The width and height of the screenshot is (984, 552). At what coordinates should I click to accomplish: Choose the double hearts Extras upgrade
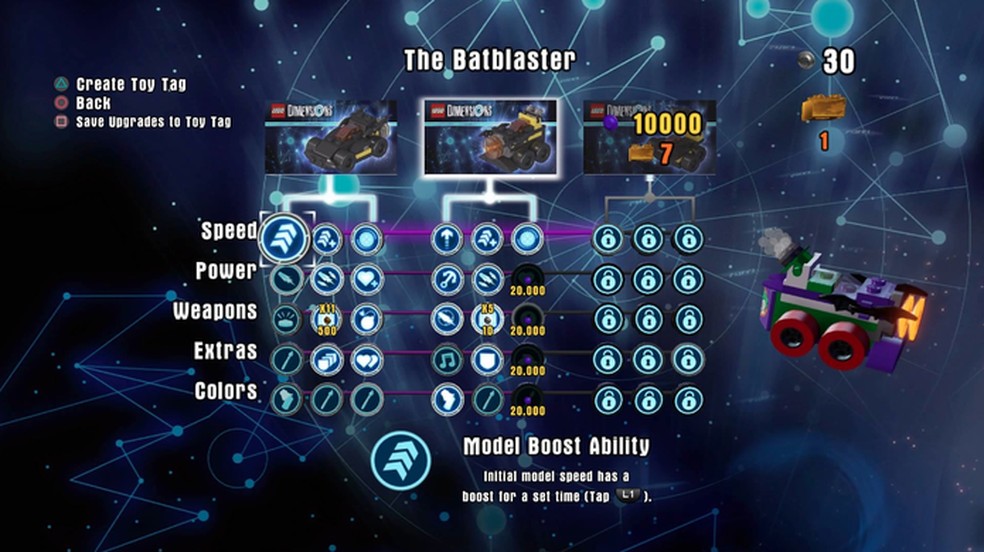point(367,359)
